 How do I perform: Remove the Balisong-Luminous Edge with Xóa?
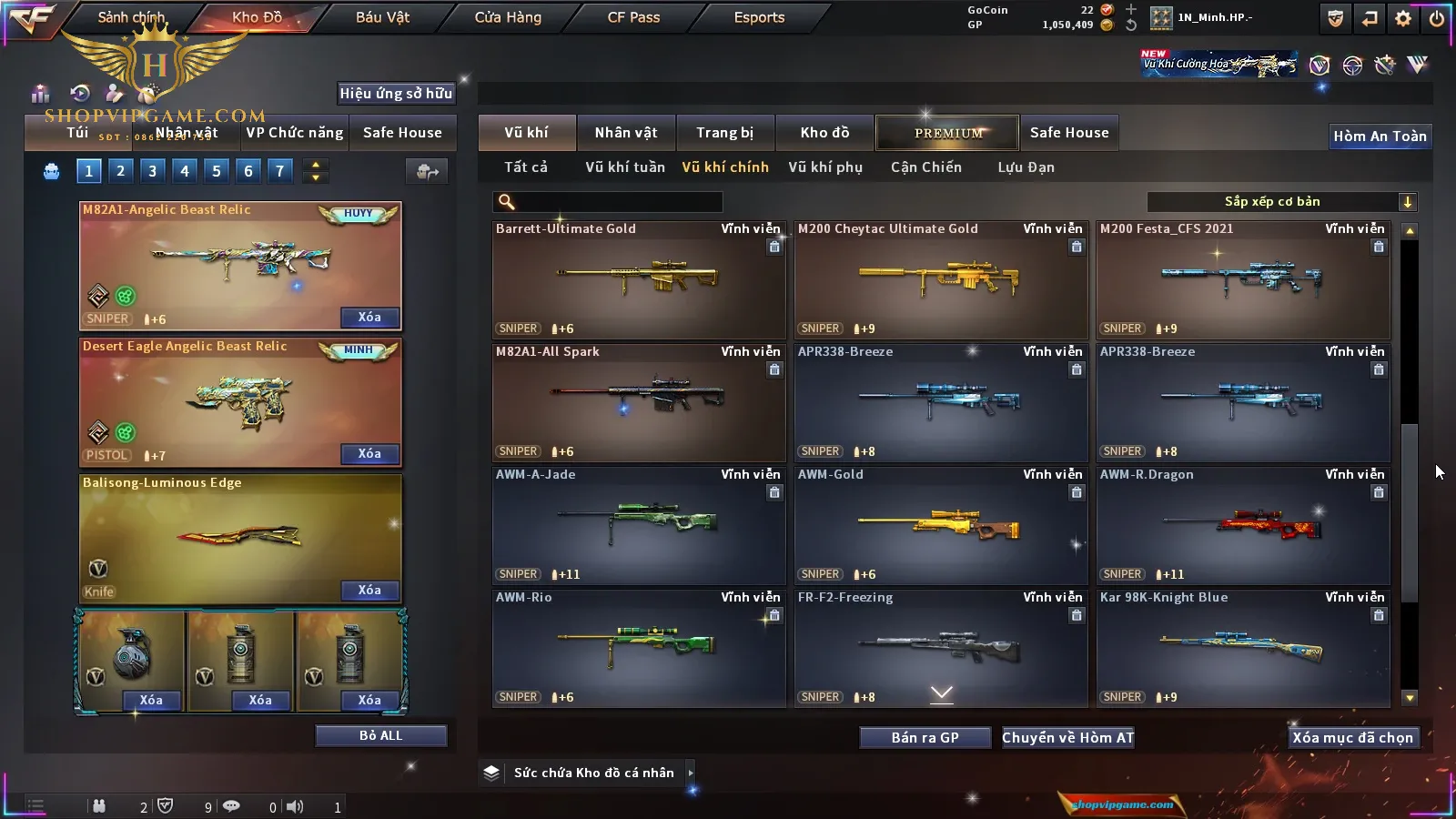[369, 591]
